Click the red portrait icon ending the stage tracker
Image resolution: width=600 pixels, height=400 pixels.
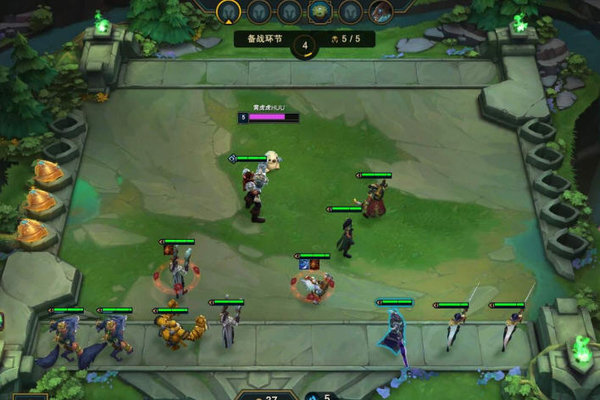point(381,11)
